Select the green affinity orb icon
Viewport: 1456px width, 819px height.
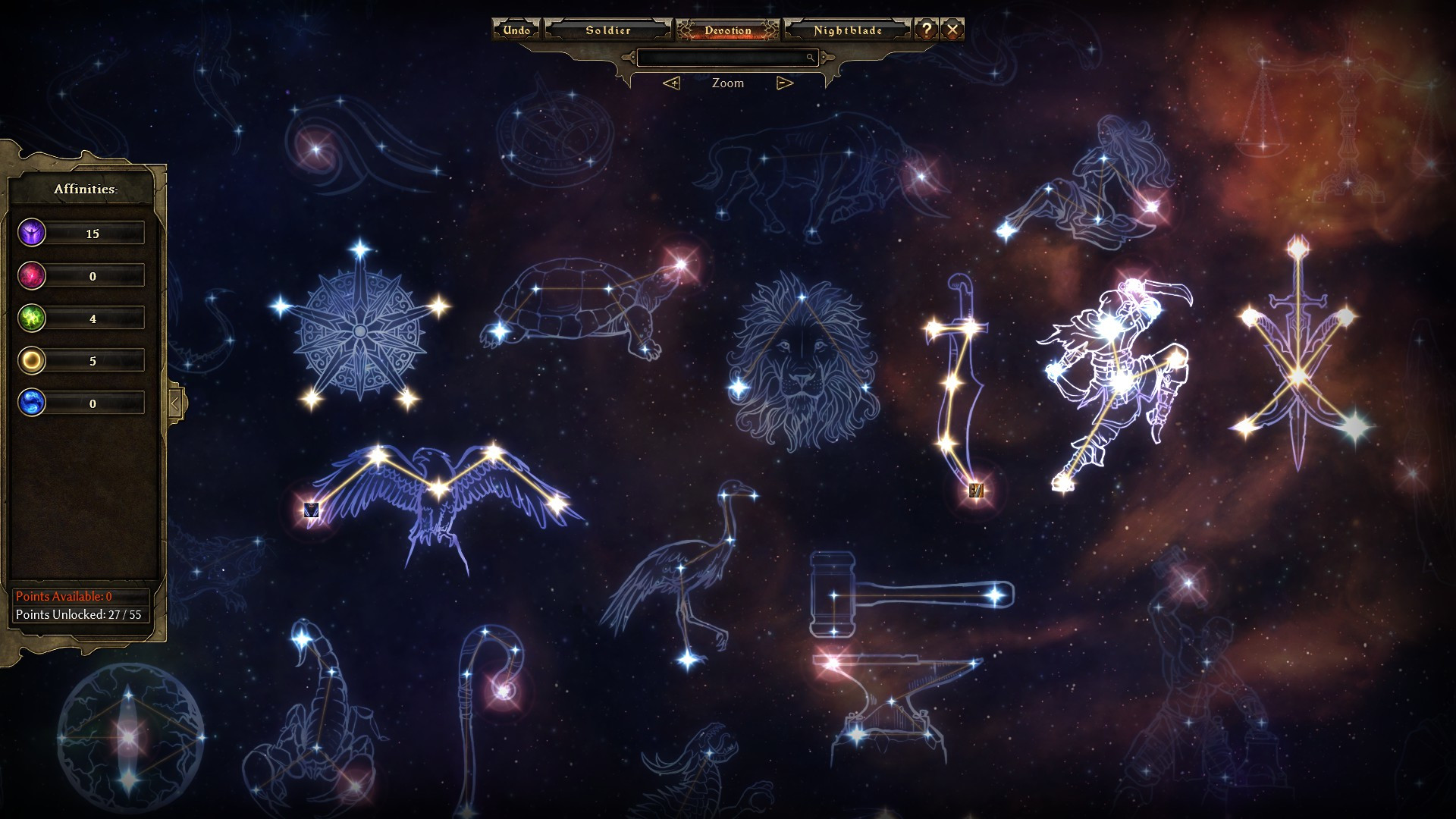tap(32, 318)
